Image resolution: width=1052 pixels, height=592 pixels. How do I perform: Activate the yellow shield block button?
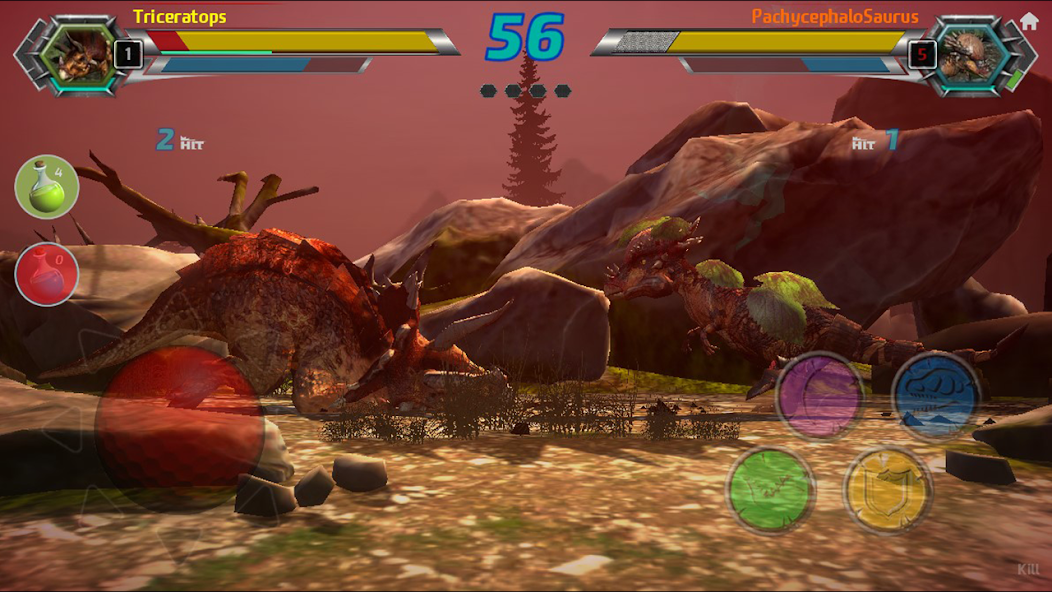point(888,490)
